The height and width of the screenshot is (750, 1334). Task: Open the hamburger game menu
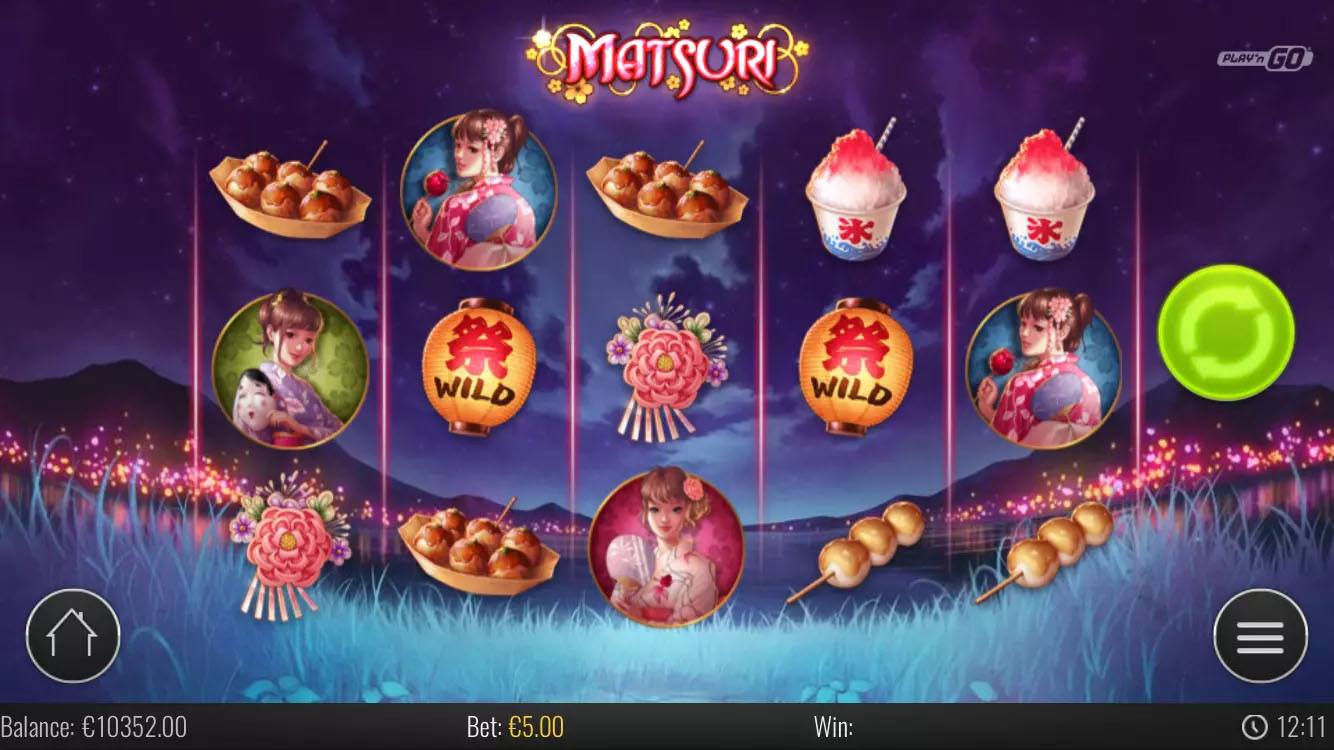click(1259, 634)
